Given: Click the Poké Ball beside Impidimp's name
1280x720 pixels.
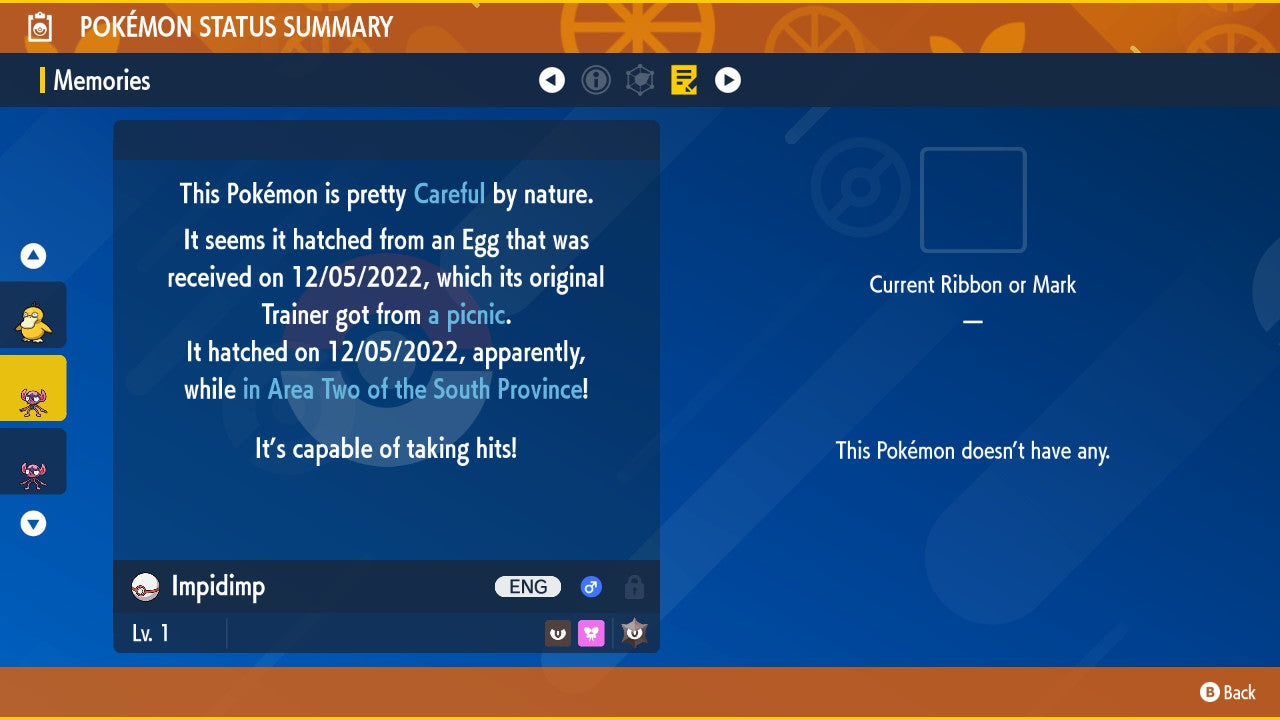Looking at the screenshot, I should point(144,587).
